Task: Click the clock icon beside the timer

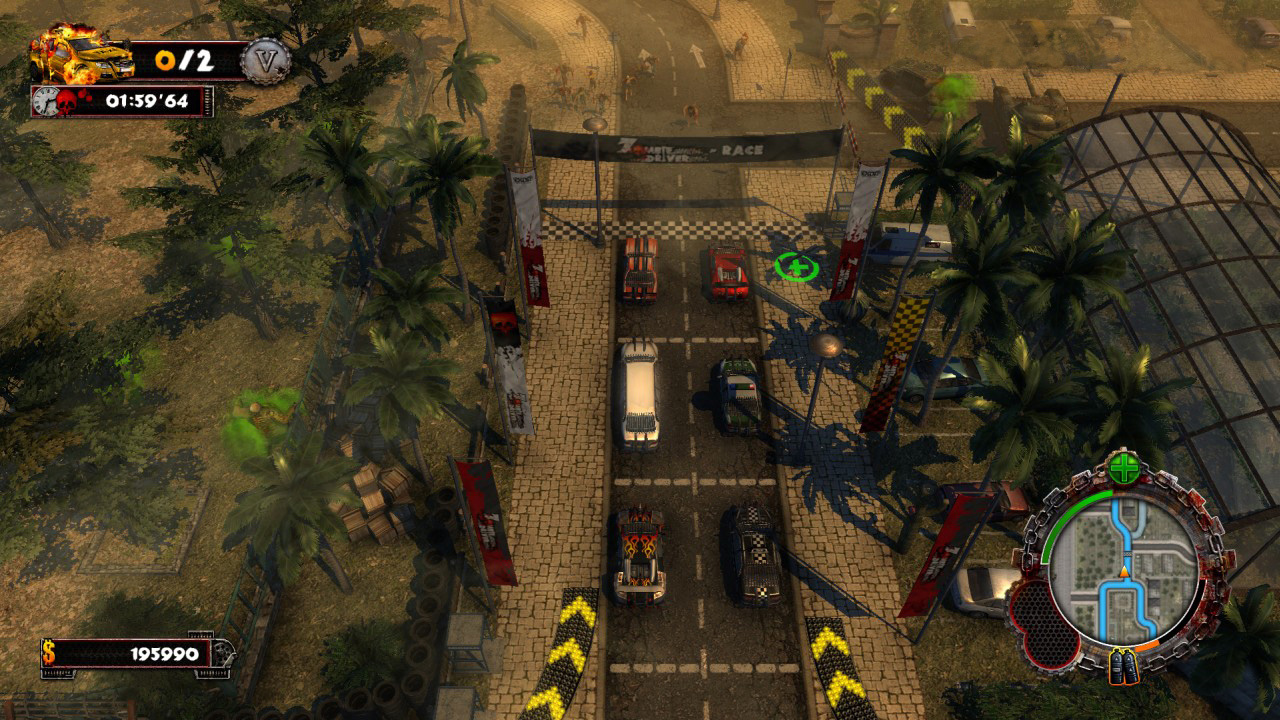Action: (47, 101)
